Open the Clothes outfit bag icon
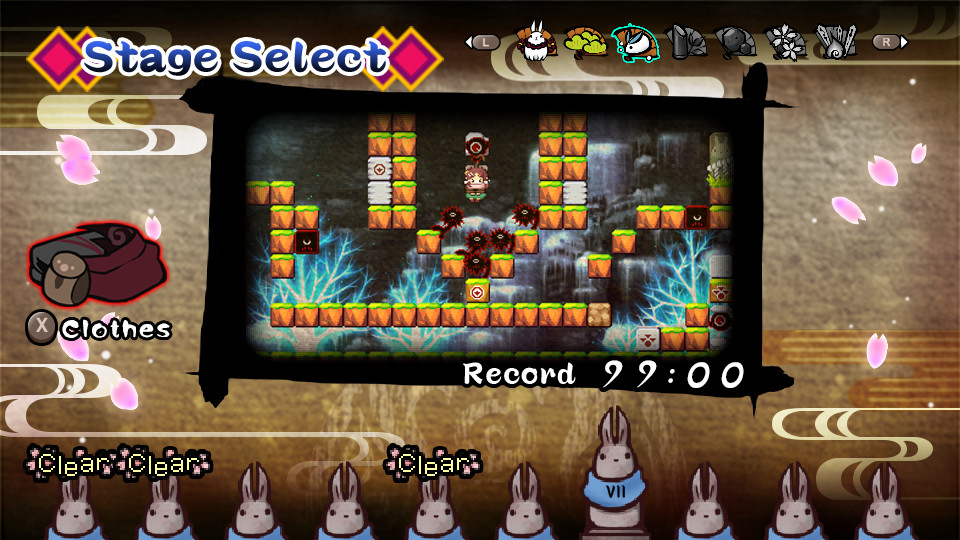Viewport: 960px width, 540px height. [x=96, y=264]
